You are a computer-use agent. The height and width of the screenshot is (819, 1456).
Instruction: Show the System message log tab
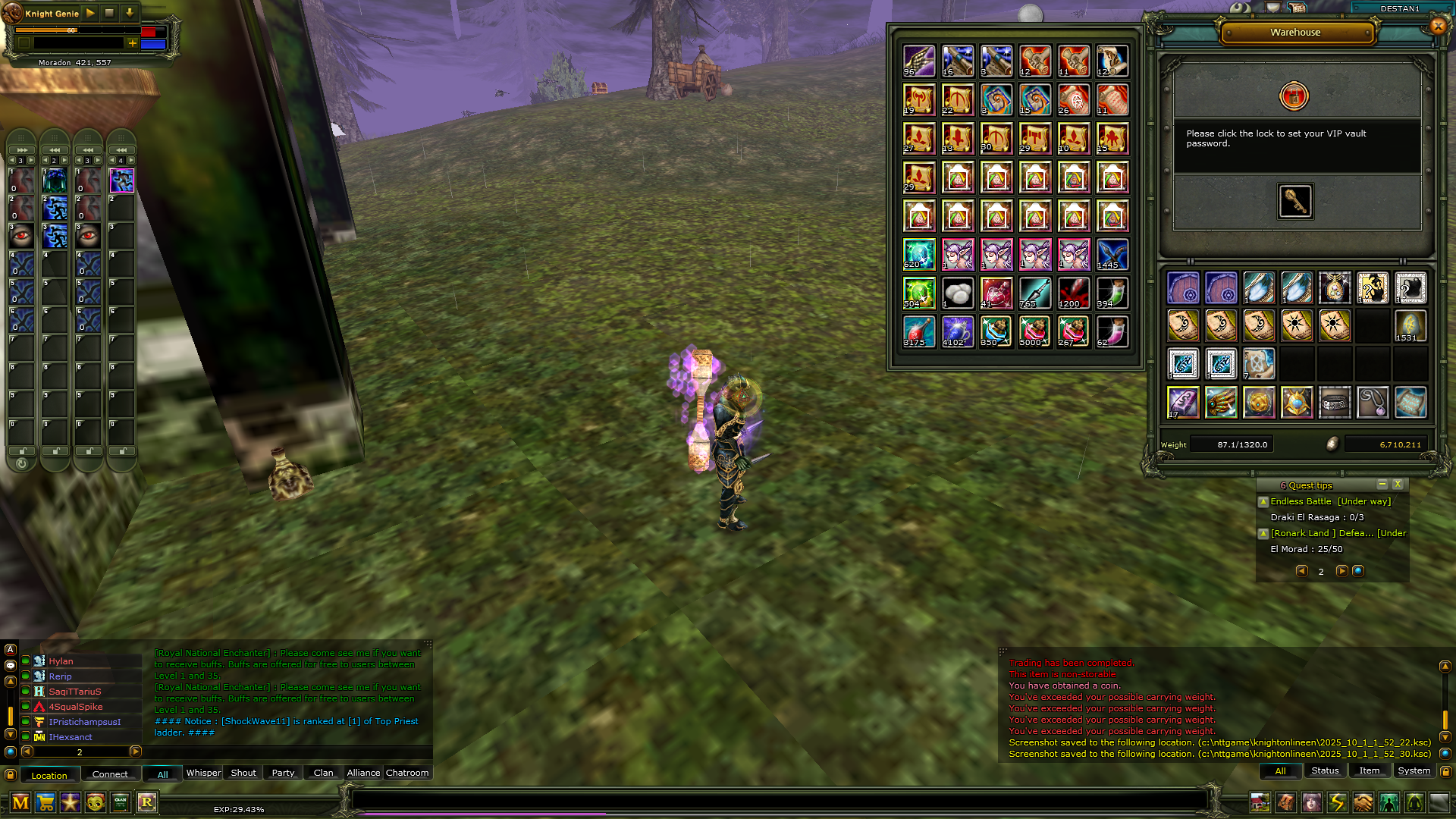1414,770
